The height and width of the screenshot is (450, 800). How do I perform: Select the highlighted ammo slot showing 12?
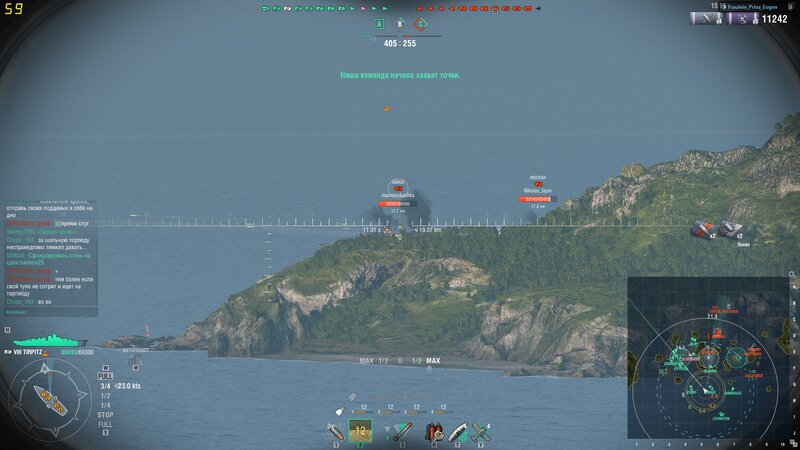pyautogui.click(x=360, y=431)
